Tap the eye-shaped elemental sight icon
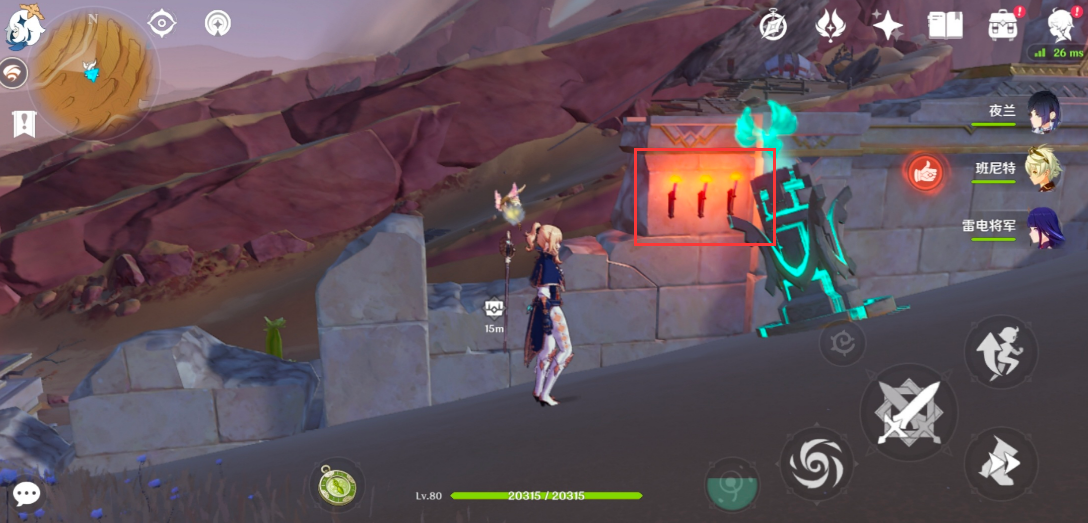The width and height of the screenshot is (1088, 523). click(161, 23)
